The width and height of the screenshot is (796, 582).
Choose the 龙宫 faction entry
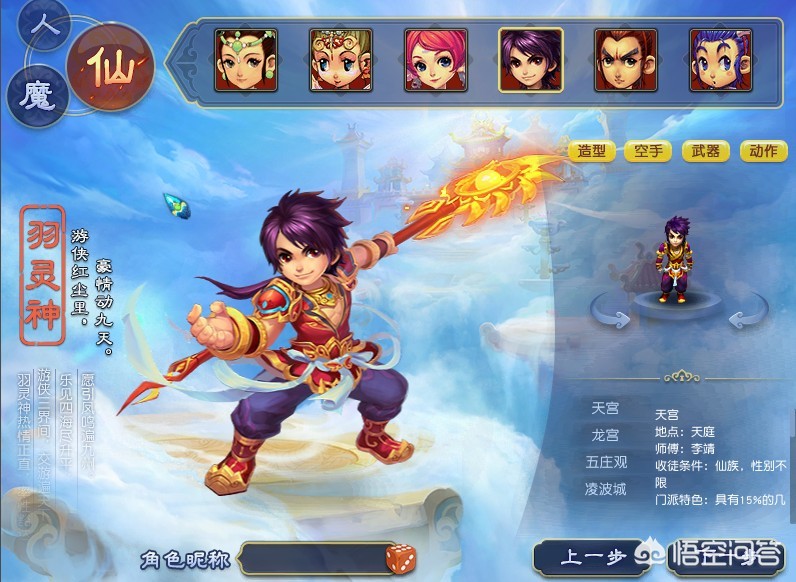click(606, 436)
